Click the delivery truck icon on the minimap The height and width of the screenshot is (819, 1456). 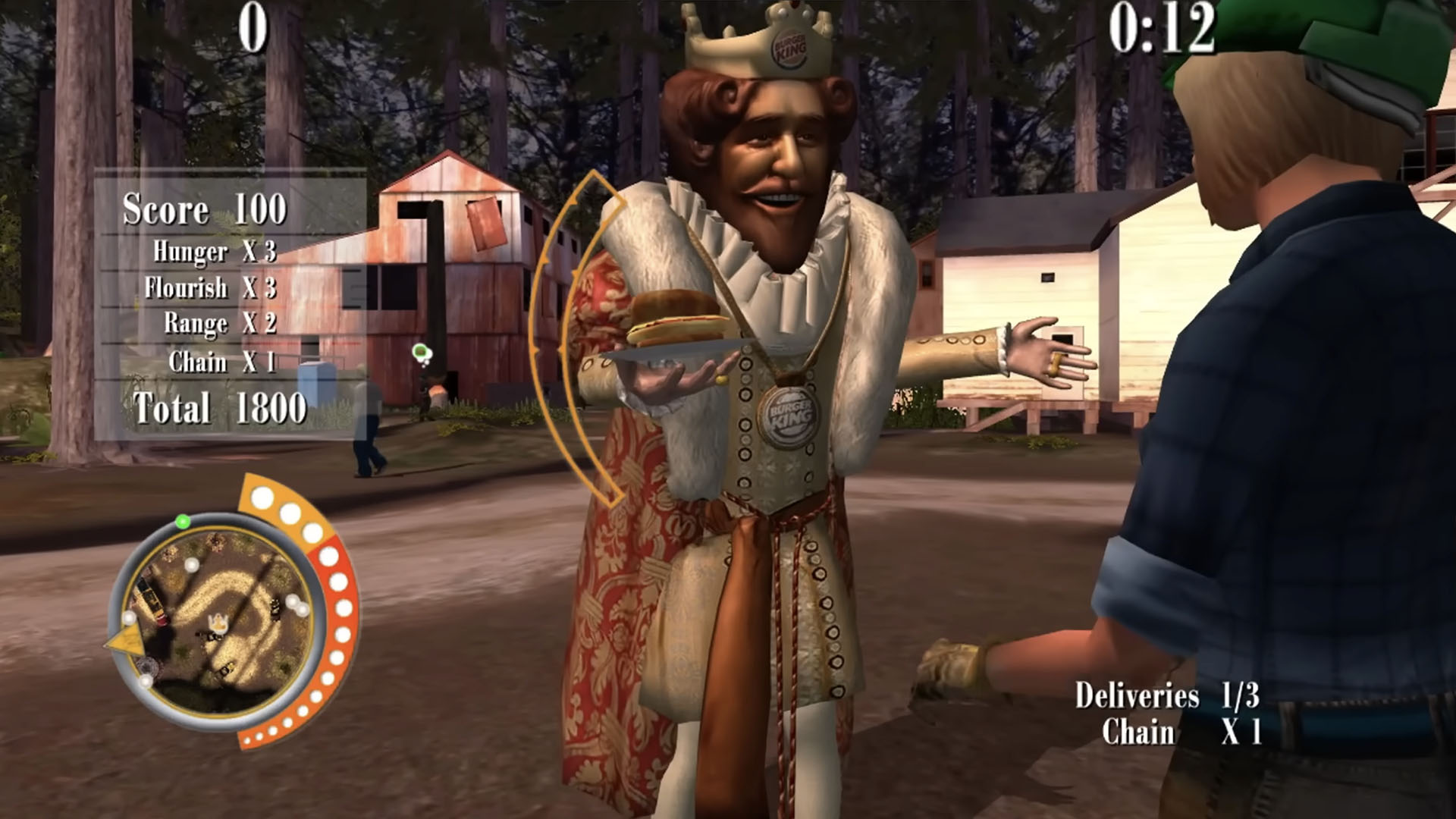pyautogui.click(x=152, y=599)
